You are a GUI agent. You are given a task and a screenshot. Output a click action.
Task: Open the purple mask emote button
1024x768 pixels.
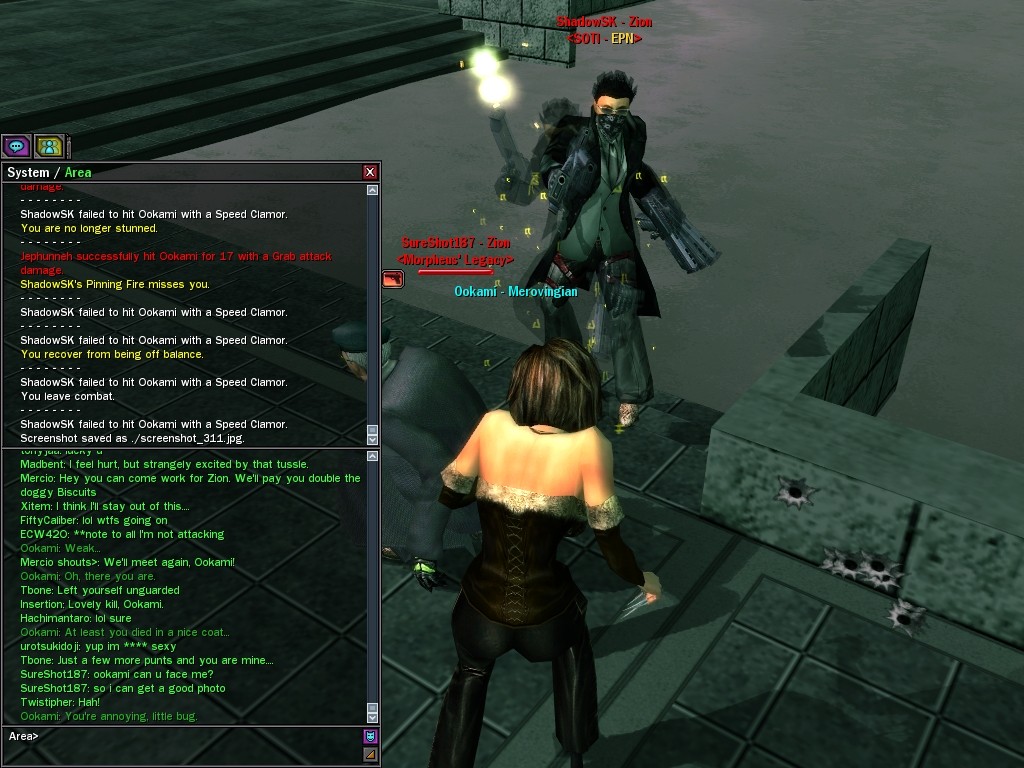(370, 736)
